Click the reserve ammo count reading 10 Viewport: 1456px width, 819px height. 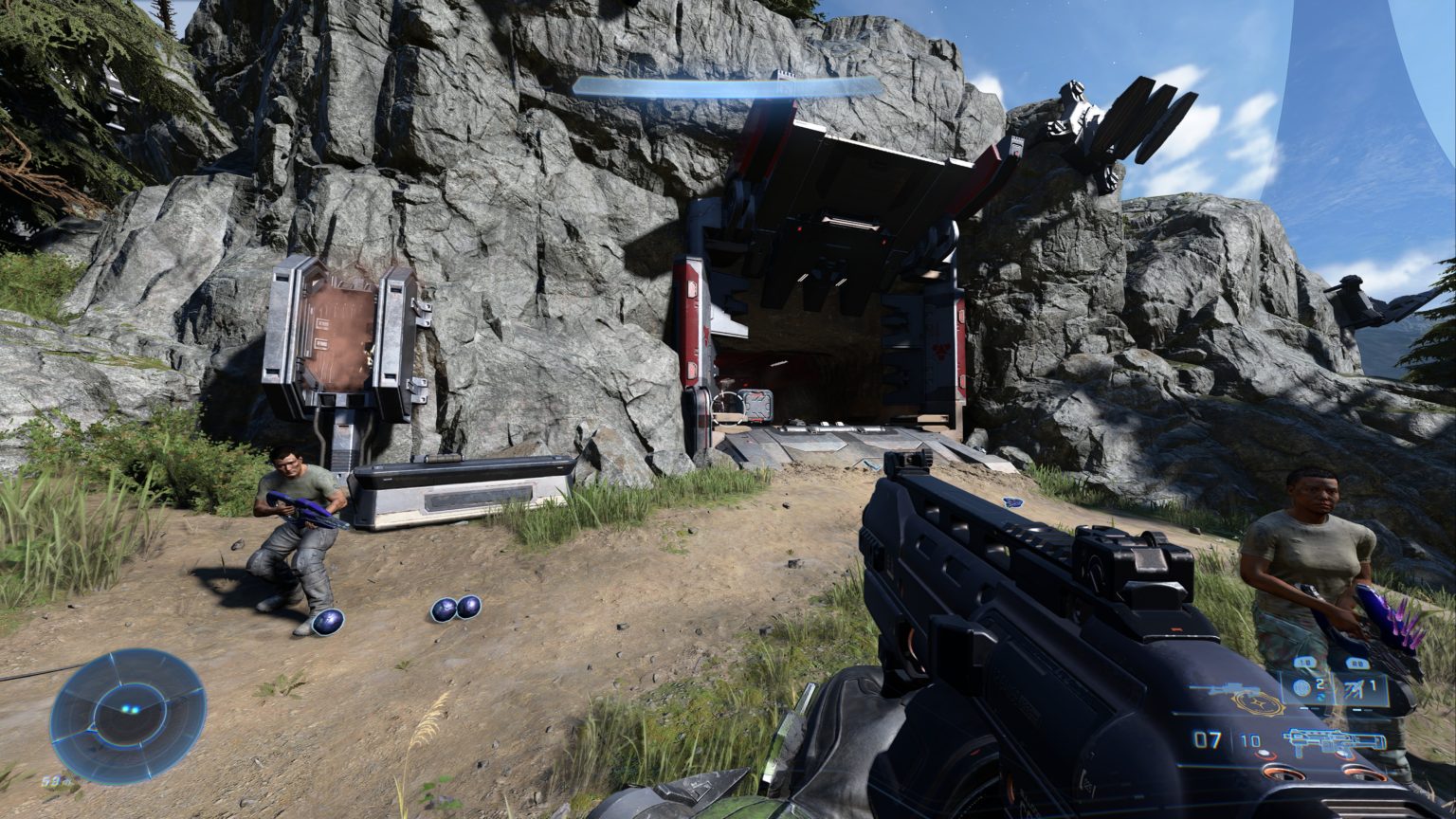(1250, 739)
